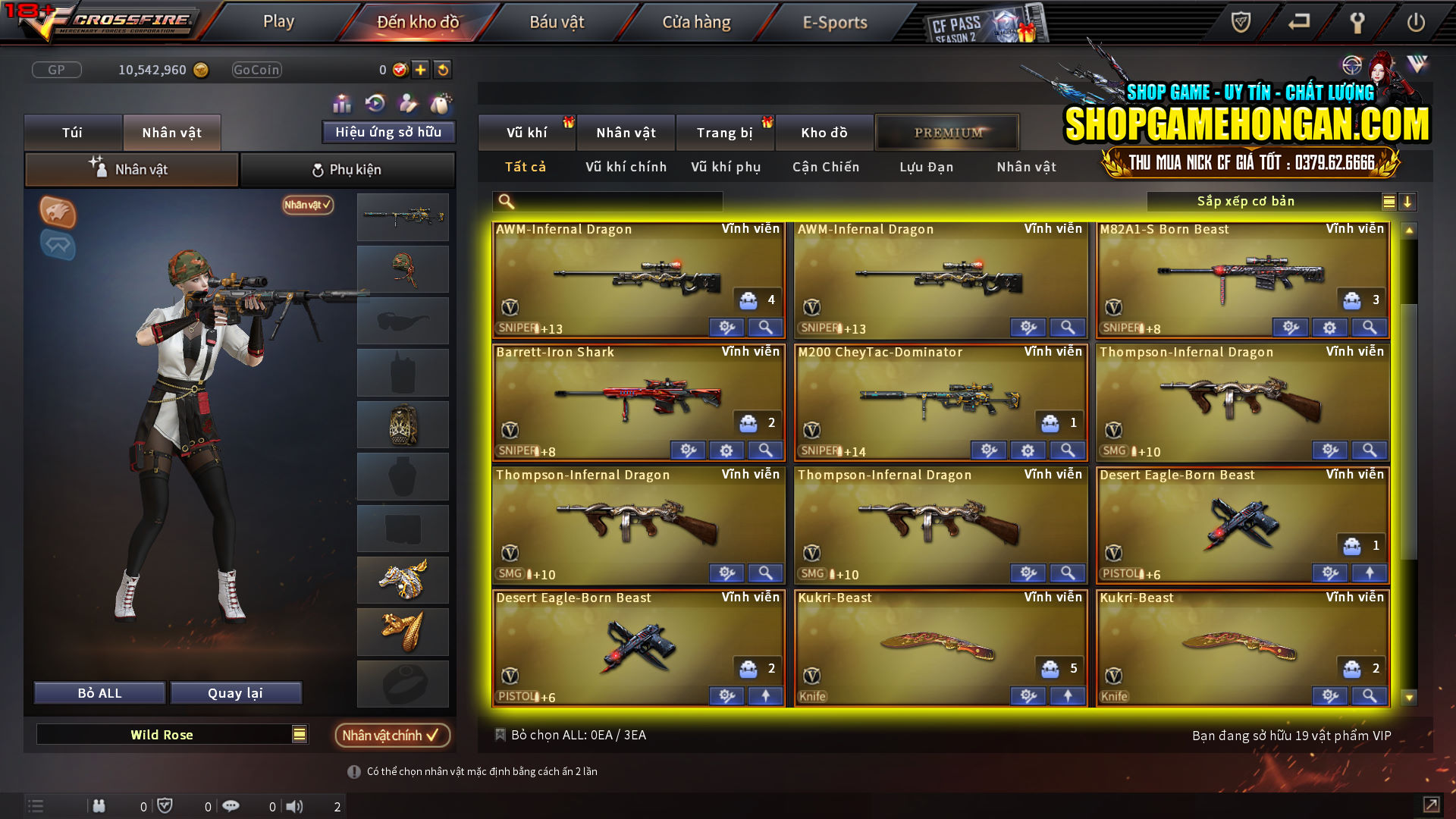Open the mouse settings icon near character panel
Image resolution: width=1456 pixels, height=819 pixels.
click(441, 102)
